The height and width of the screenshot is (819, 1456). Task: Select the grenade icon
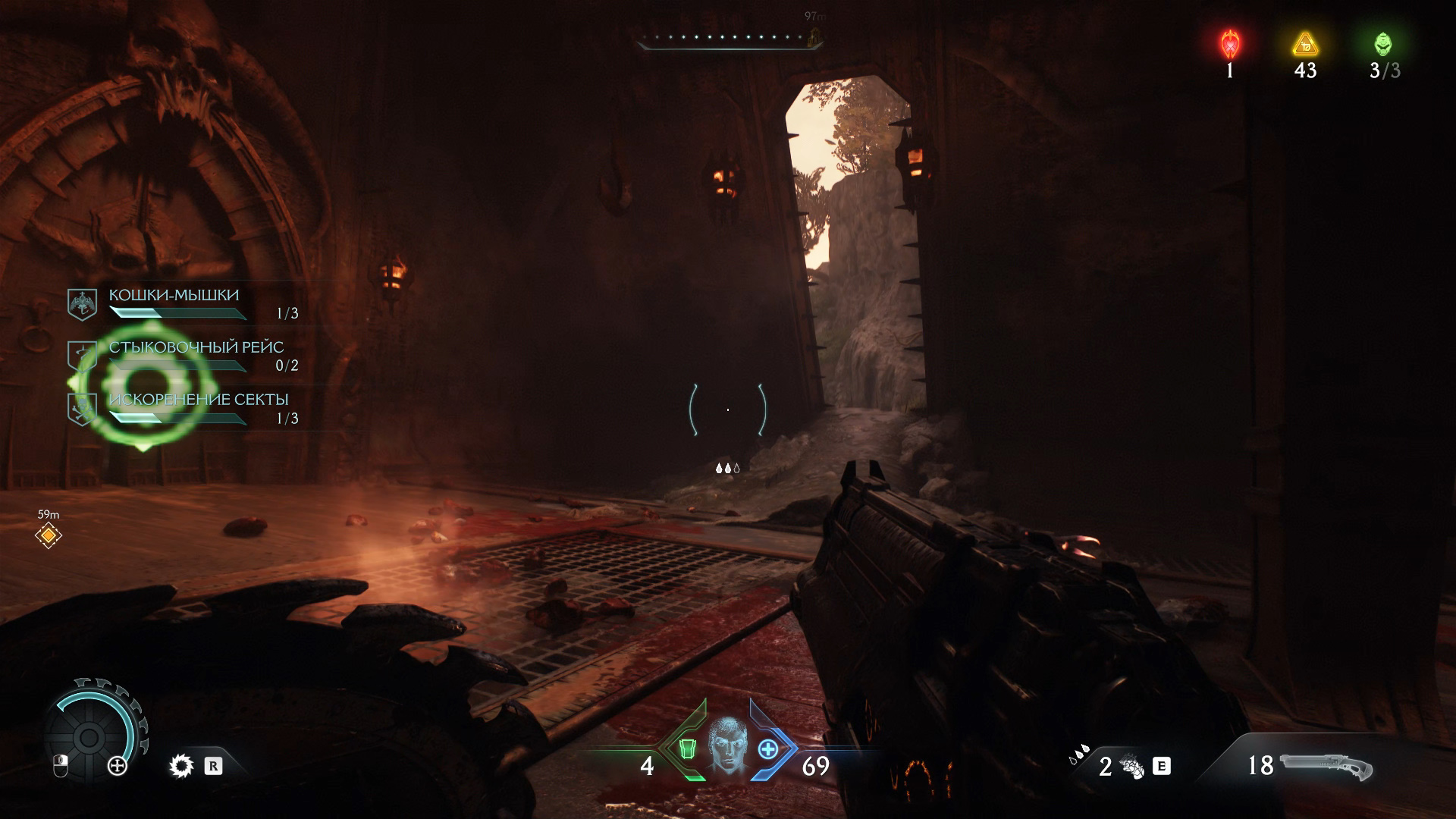click(x=1133, y=767)
